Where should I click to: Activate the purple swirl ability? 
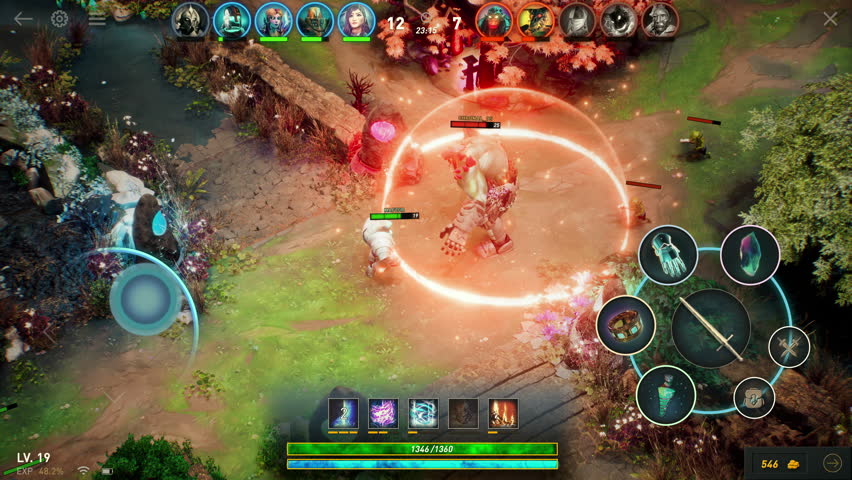(383, 412)
